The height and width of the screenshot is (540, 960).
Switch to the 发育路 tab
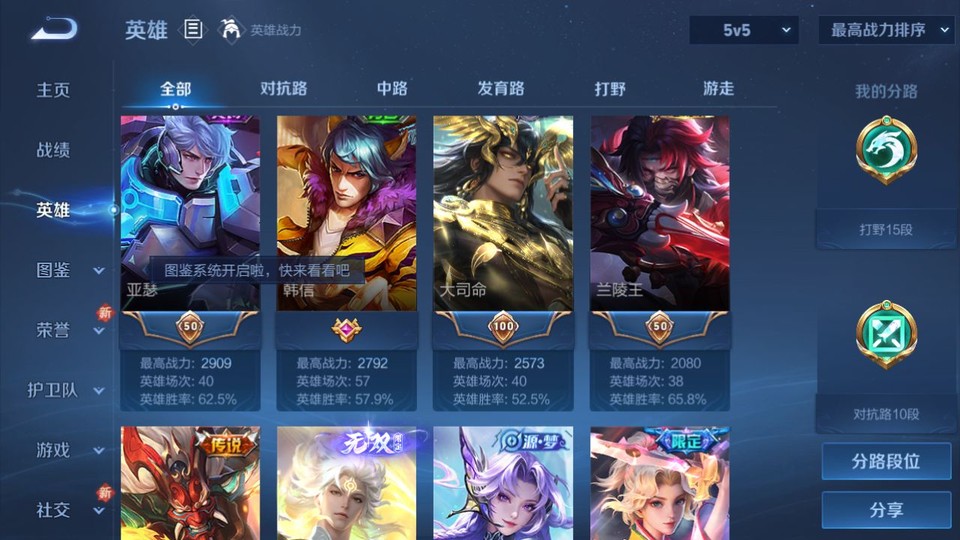pos(501,89)
